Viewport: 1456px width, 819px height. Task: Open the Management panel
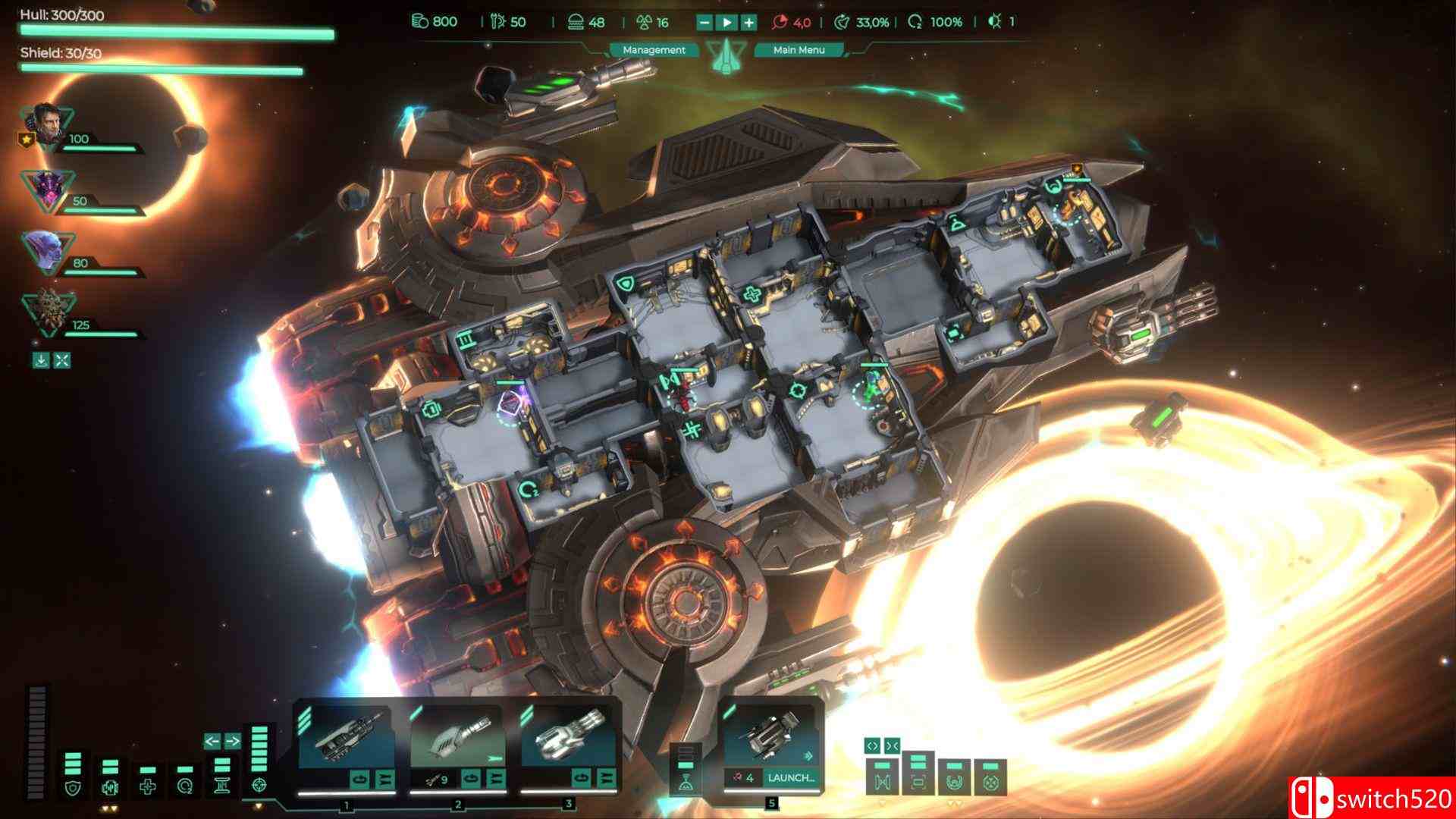(654, 50)
